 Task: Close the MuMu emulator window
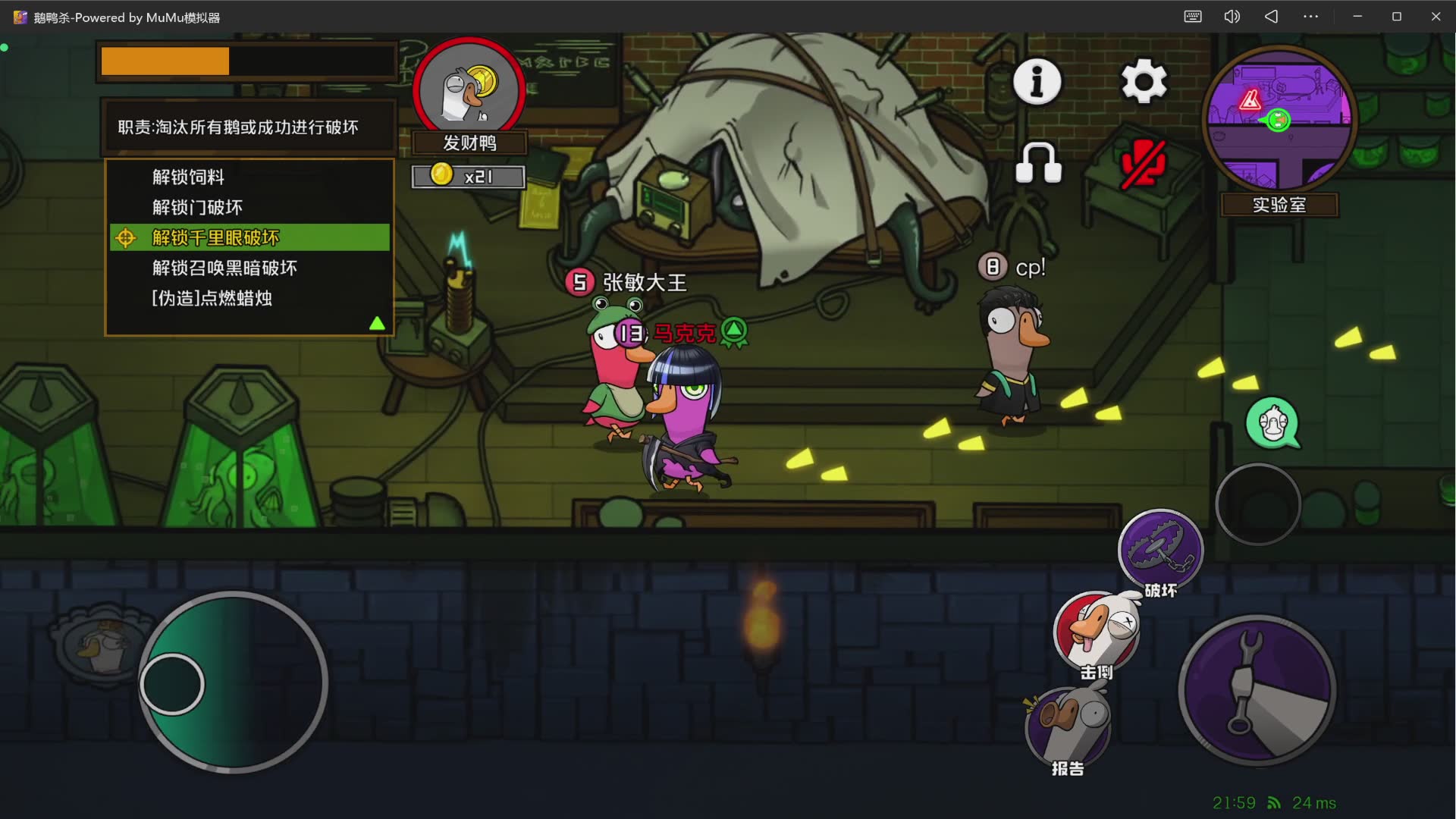coord(1436,17)
